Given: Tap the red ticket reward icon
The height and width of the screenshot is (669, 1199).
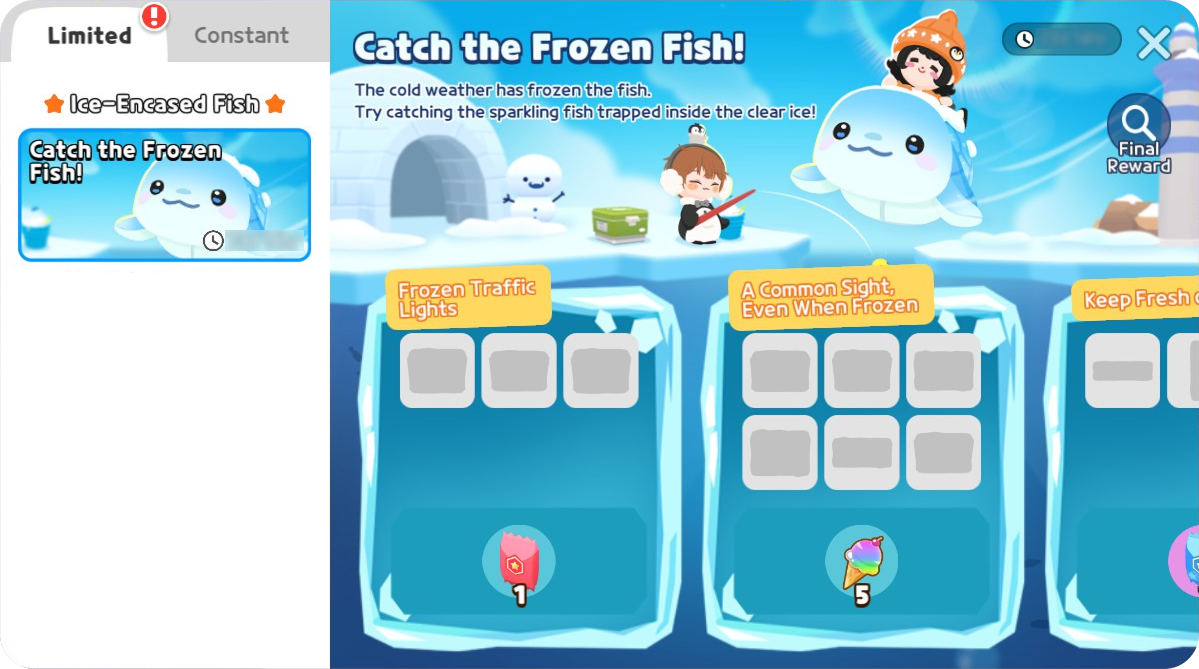Looking at the screenshot, I should (x=518, y=560).
